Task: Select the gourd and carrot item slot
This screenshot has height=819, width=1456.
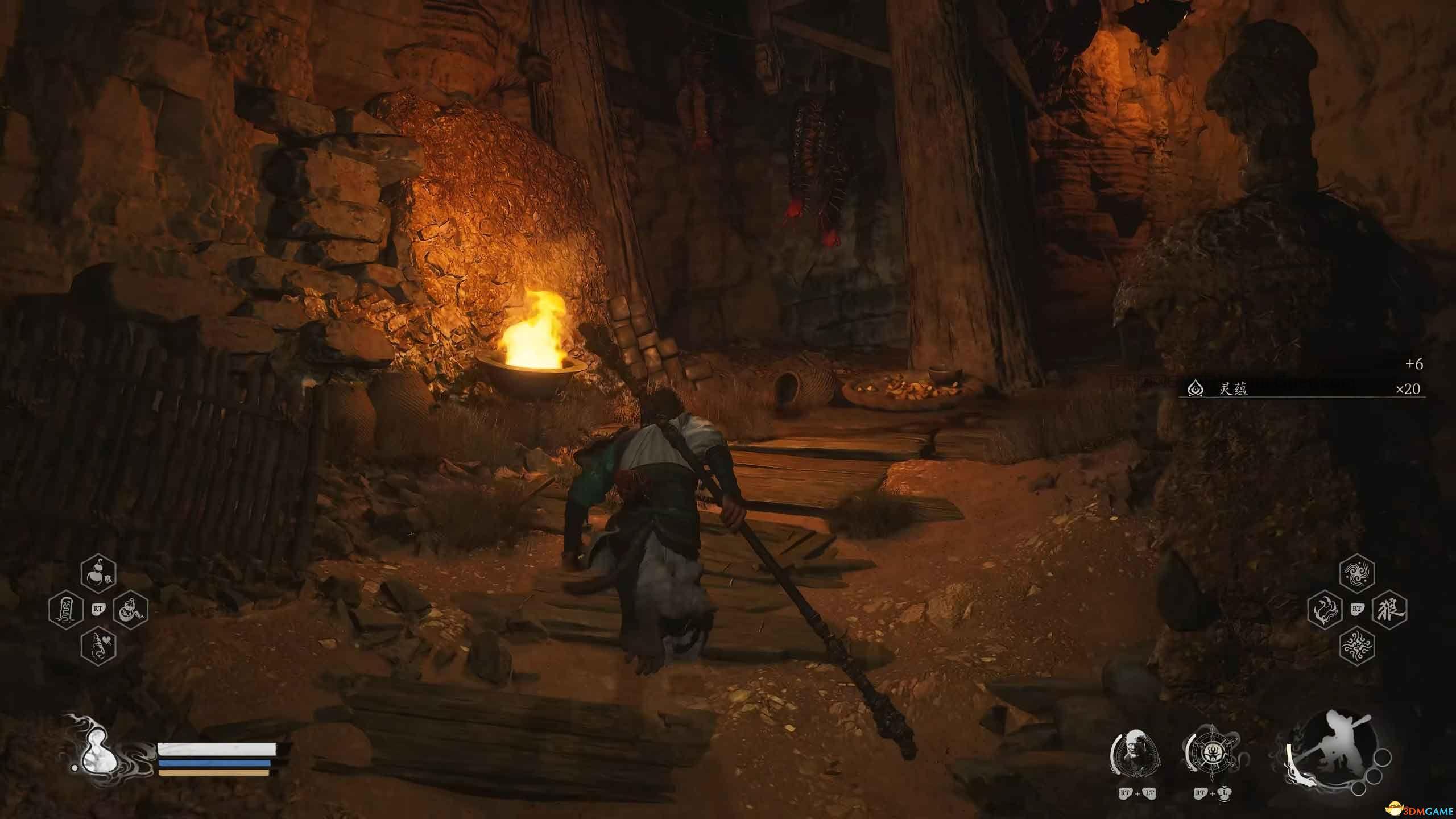Action: [x=131, y=611]
